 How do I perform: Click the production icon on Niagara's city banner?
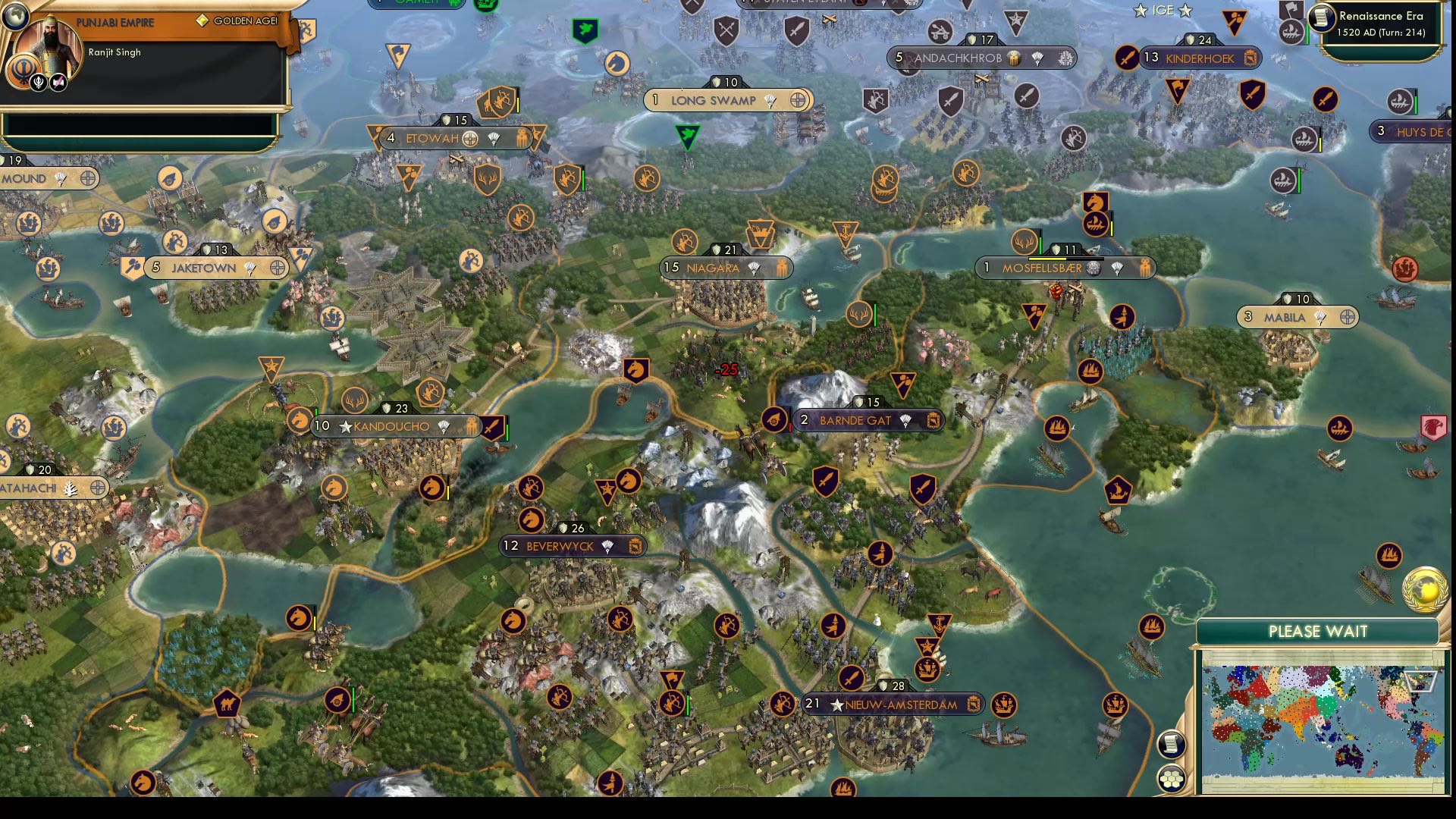click(x=782, y=267)
